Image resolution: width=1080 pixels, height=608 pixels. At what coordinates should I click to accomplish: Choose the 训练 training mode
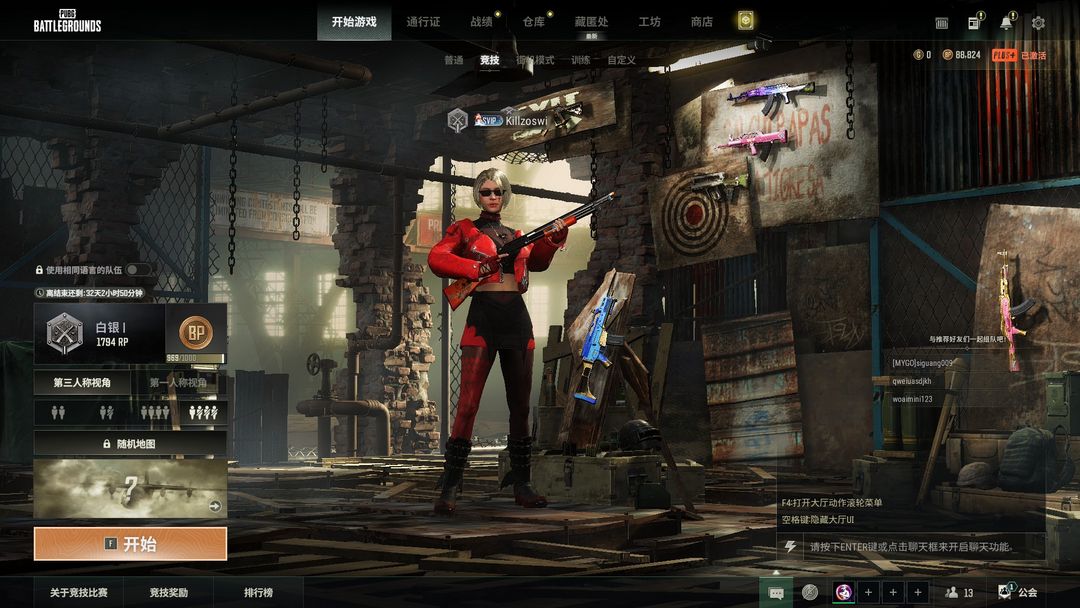[581, 60]
